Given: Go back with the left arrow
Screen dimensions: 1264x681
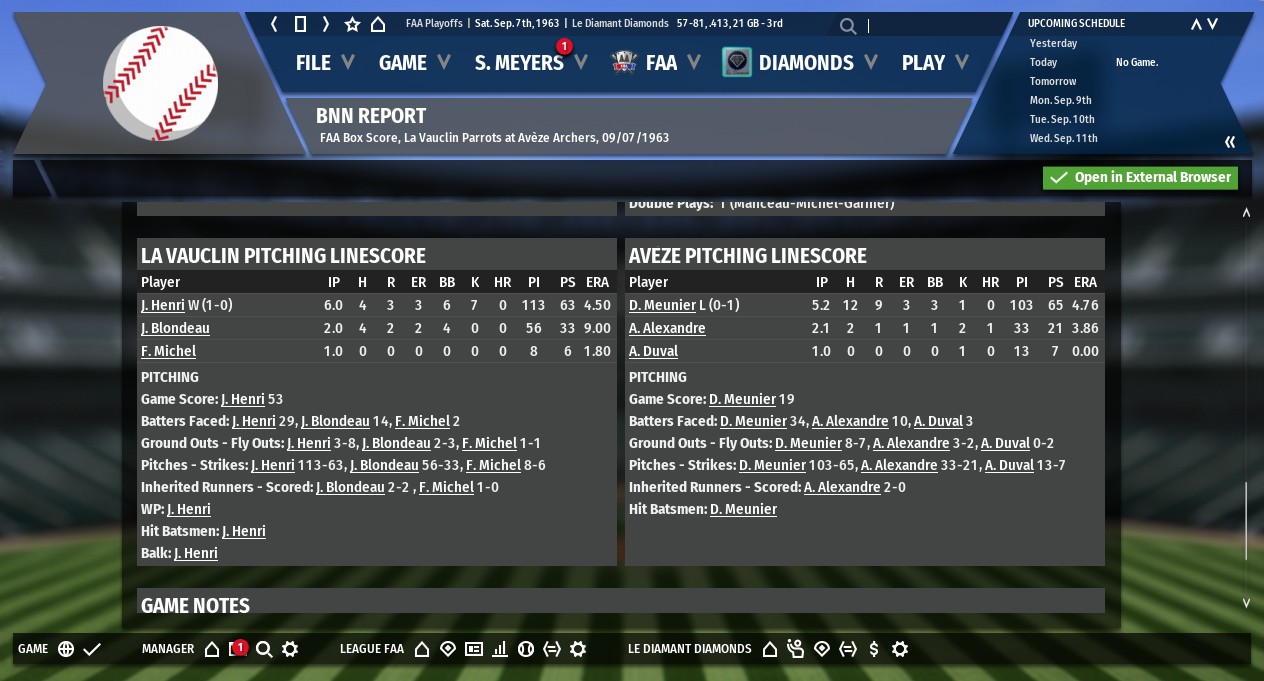Looking at the screenshot, I should pos(274,24).
